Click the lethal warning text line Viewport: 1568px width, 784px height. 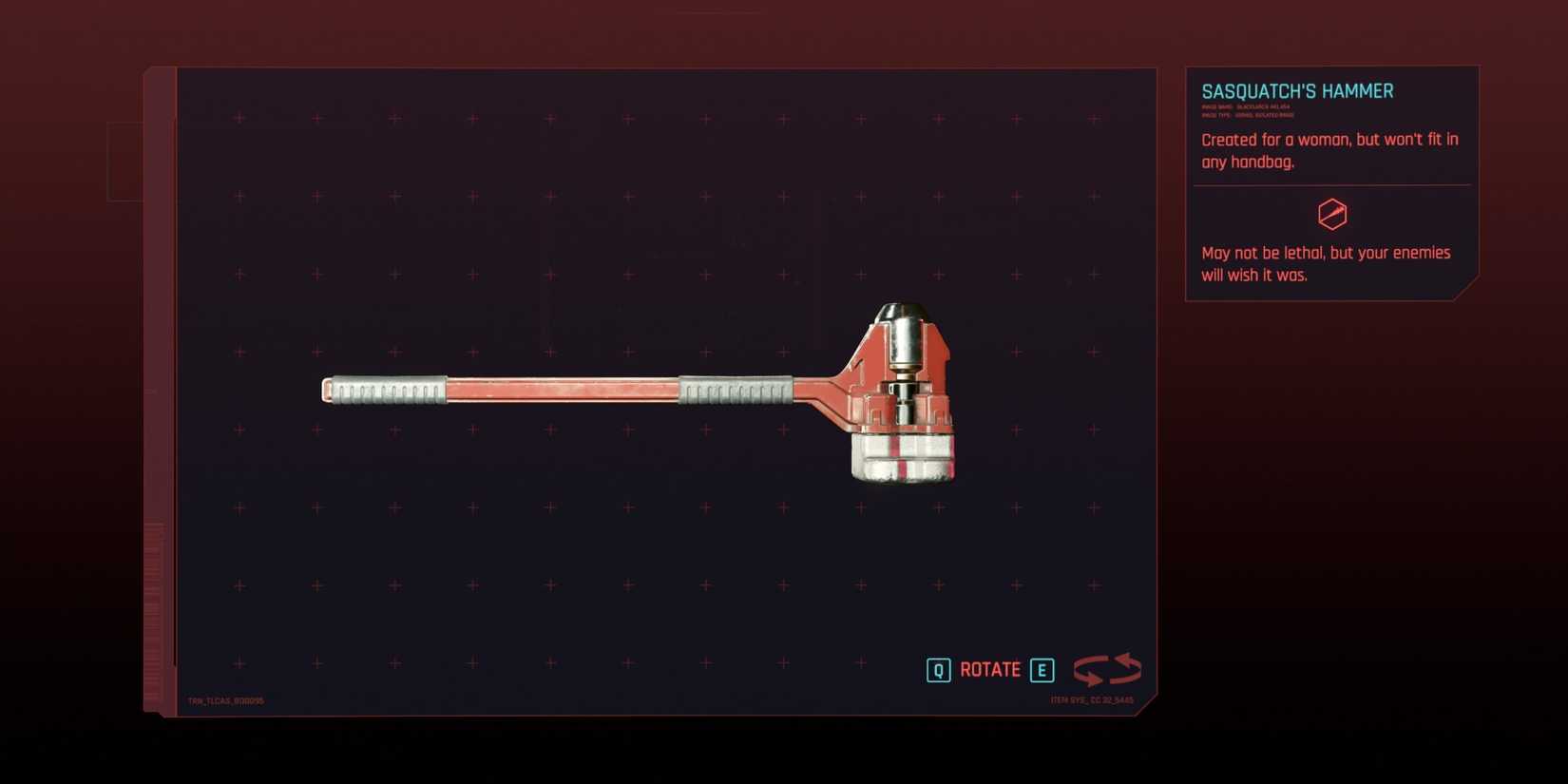pyautogui.click(x=1326, y=263)
